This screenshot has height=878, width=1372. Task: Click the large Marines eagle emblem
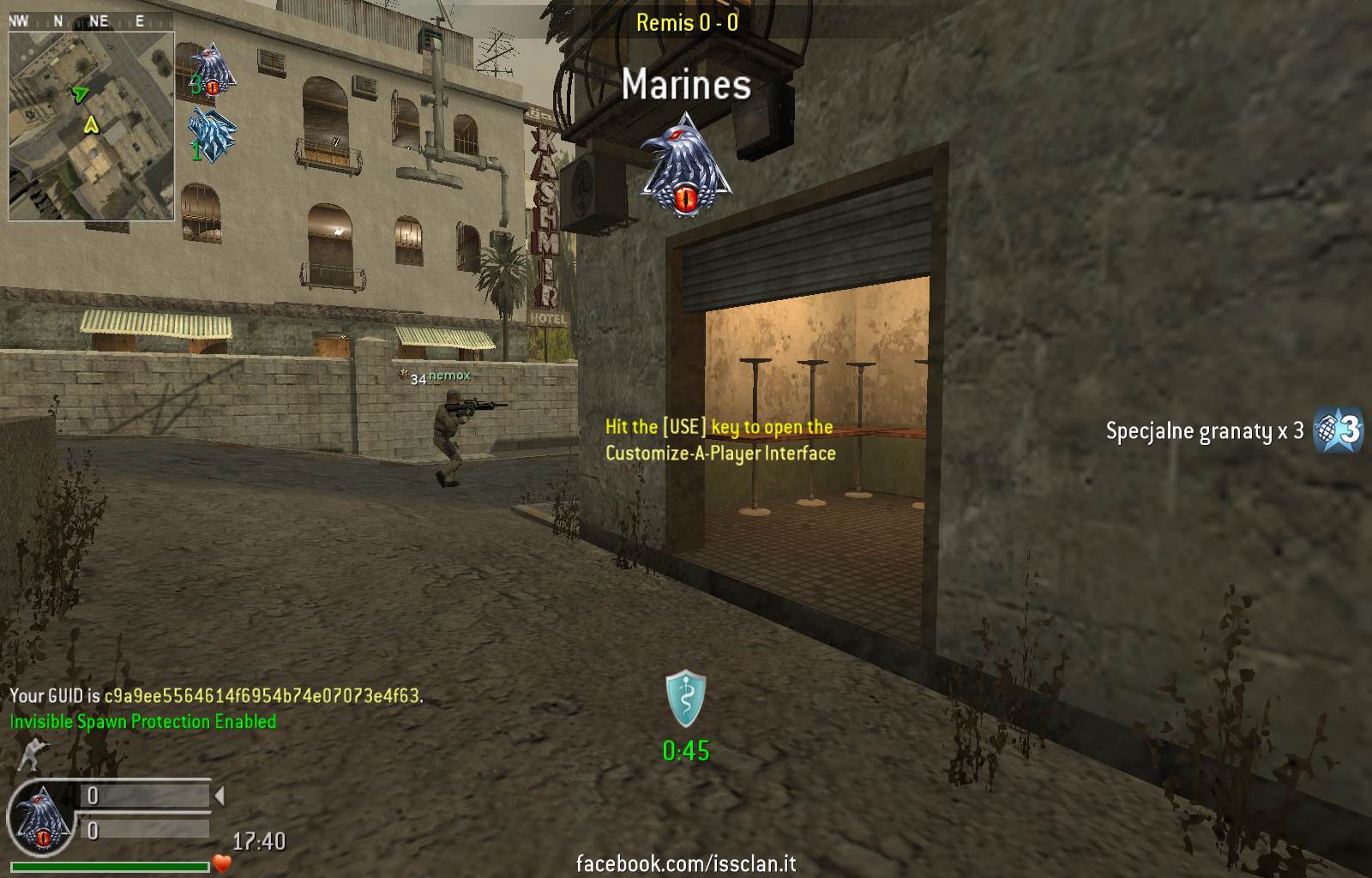(x=685, y=166)
